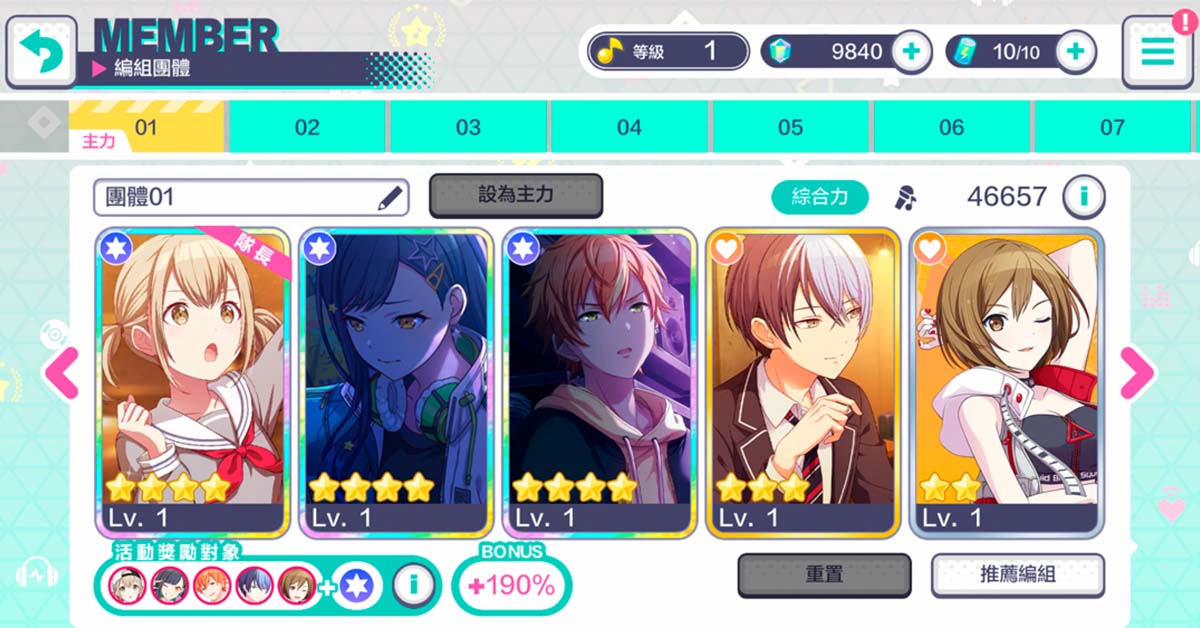Select the winking brown-haired girl card
The height and width of the screenshot is (628, 1200).
coord(1007,380)
